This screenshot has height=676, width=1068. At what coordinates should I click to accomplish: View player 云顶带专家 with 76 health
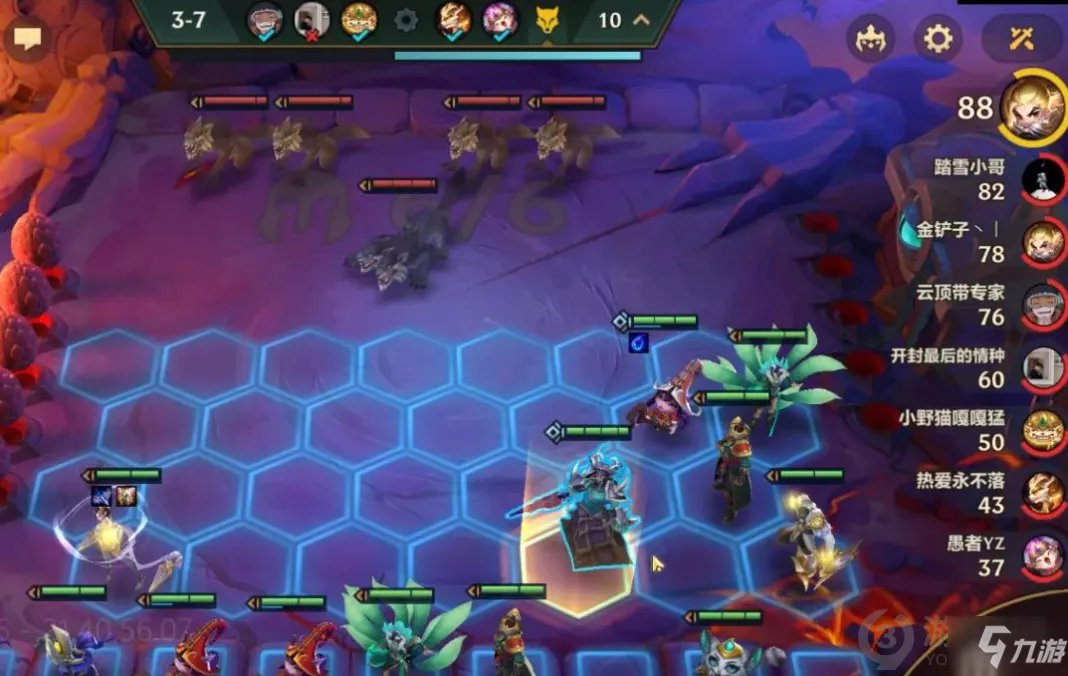pyautogui.click(x=1042, y=305)
